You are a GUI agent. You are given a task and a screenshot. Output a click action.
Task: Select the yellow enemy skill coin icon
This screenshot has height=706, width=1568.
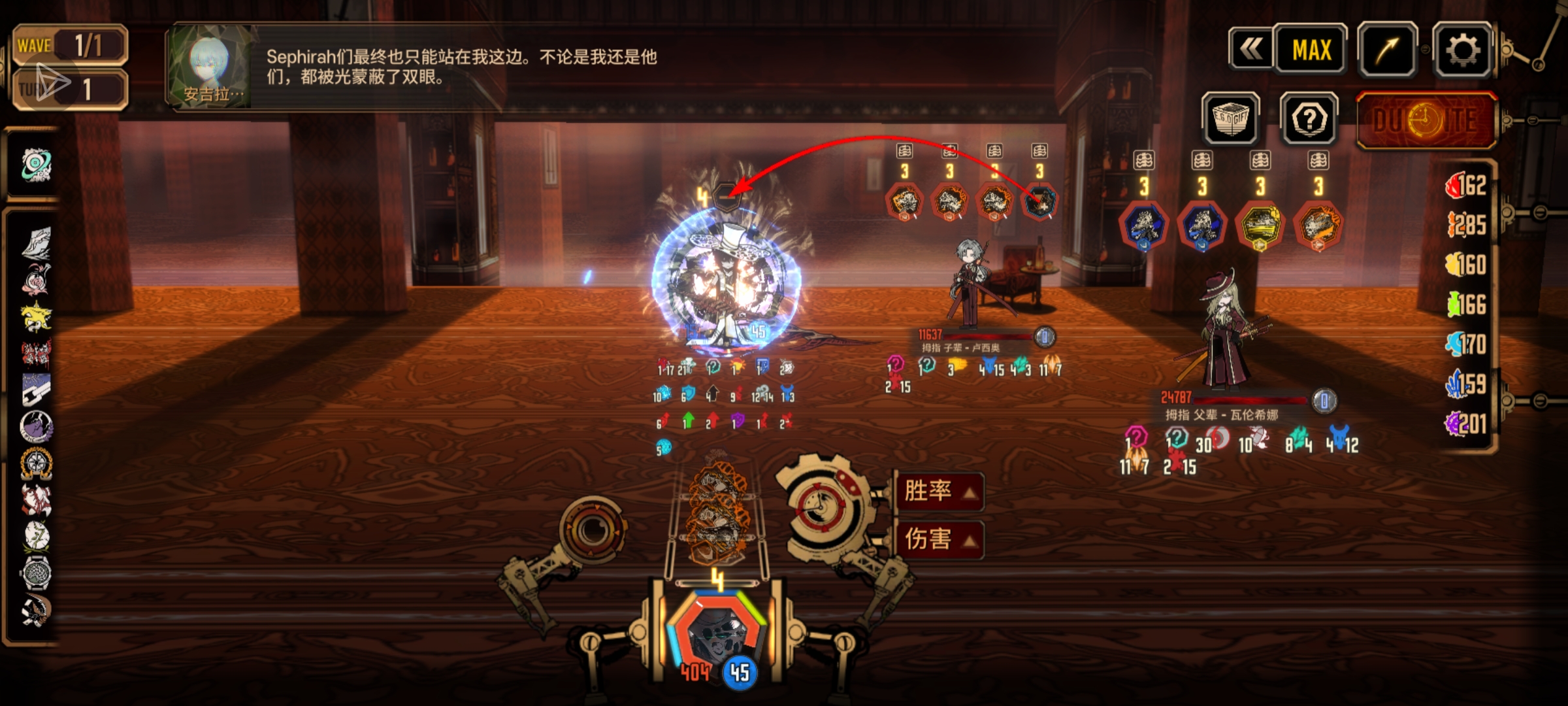point(1260,226)
